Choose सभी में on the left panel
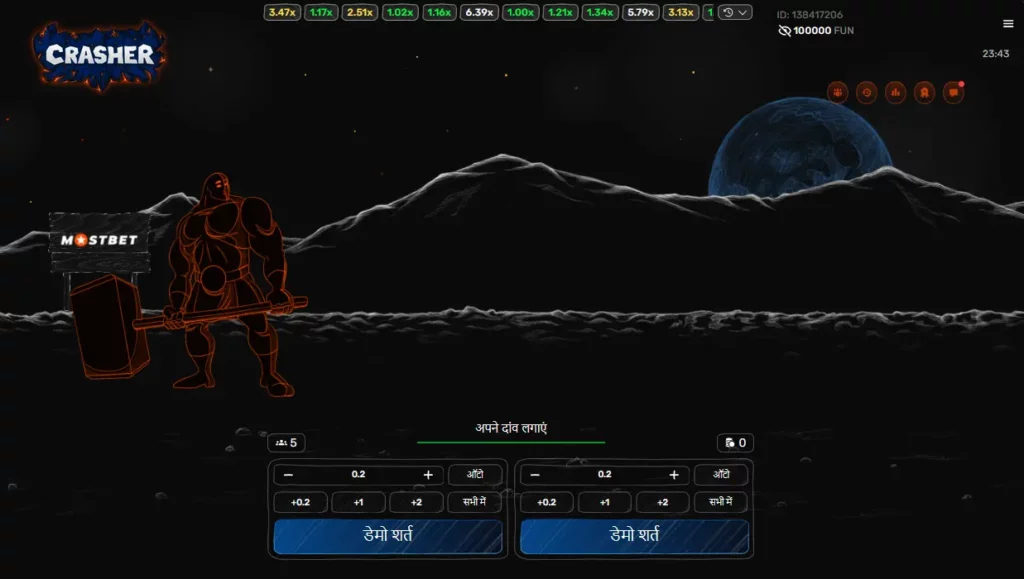This screenshot has width=1024, height=579. (x=474, y=502)
